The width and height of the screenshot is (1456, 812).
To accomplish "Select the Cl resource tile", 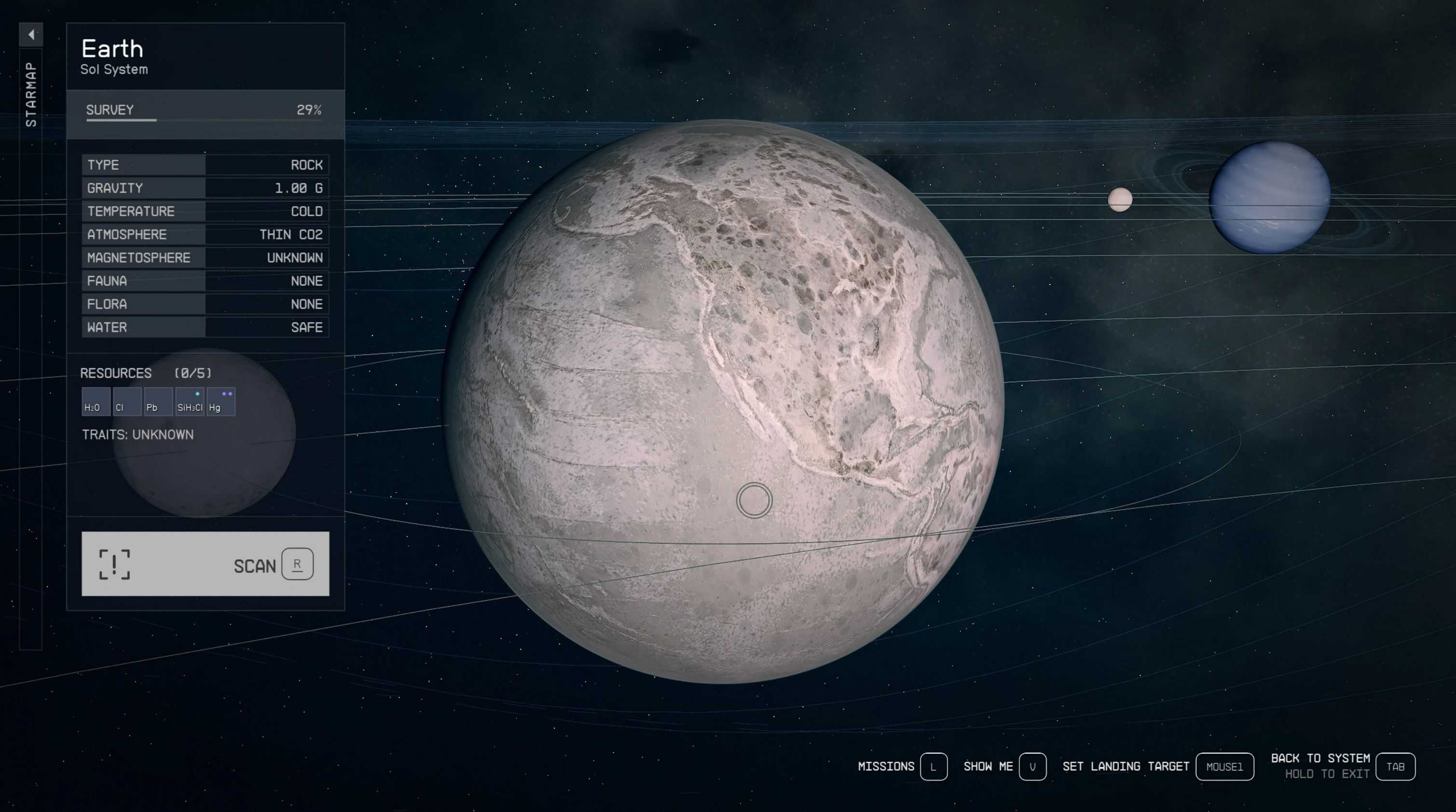I will 126,402.
